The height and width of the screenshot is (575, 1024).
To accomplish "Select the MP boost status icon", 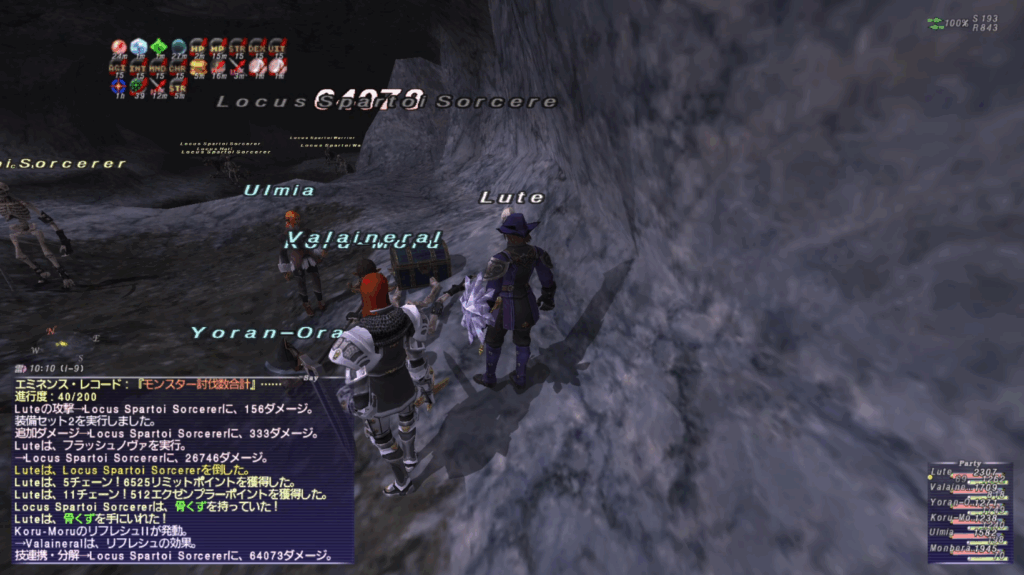I will (x=218, y=47).
